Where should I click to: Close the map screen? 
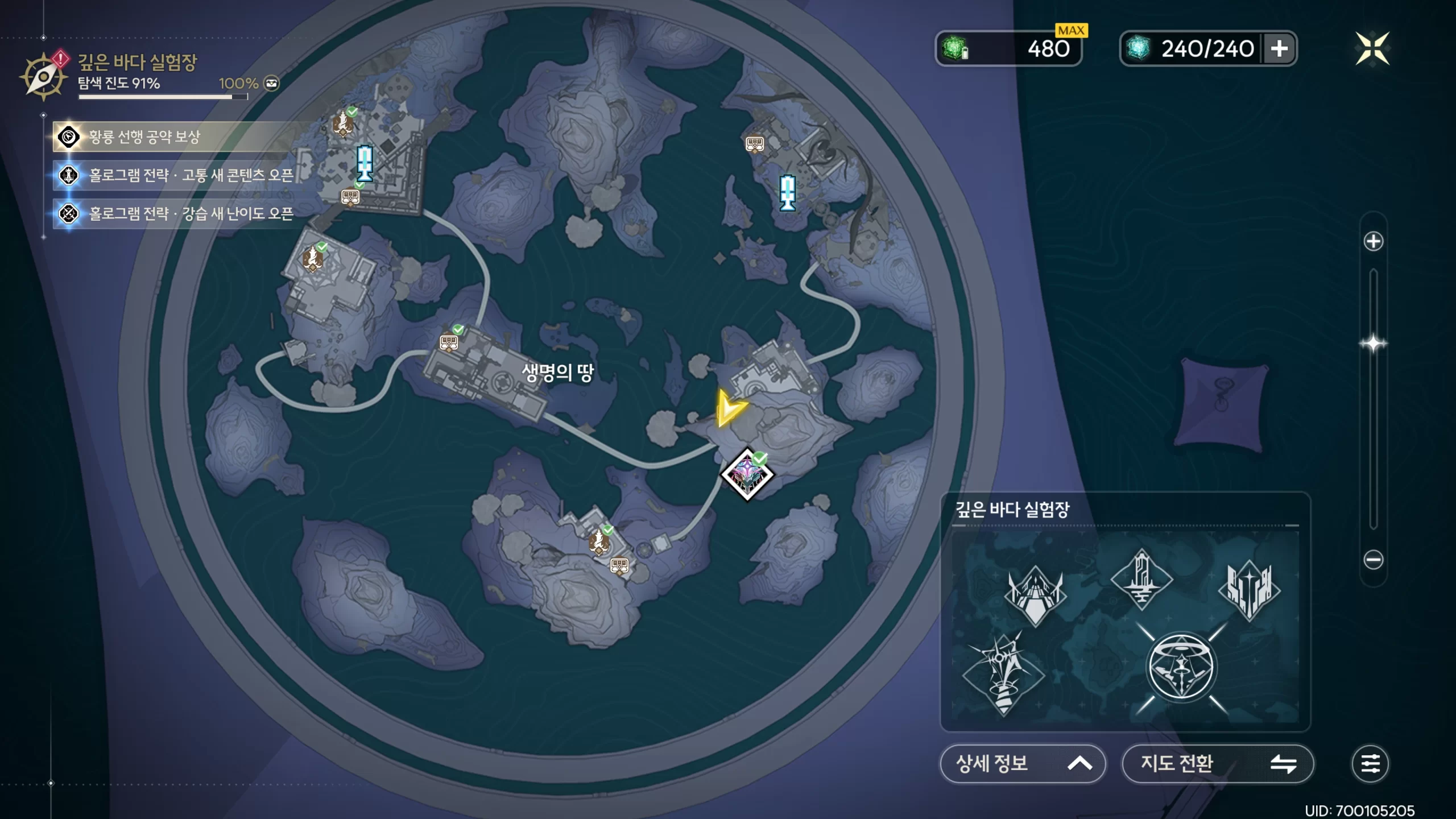point(1372,49)
